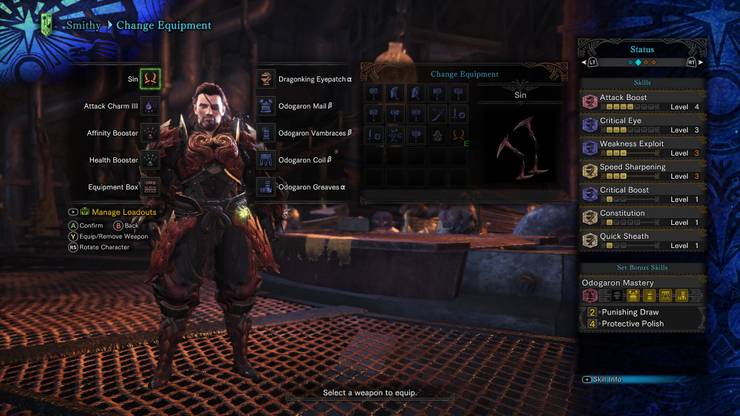This screenshot has width=740, height=416.
Task: Choose the Weakness Exploit skill row
Action: [x=642, y=148]
